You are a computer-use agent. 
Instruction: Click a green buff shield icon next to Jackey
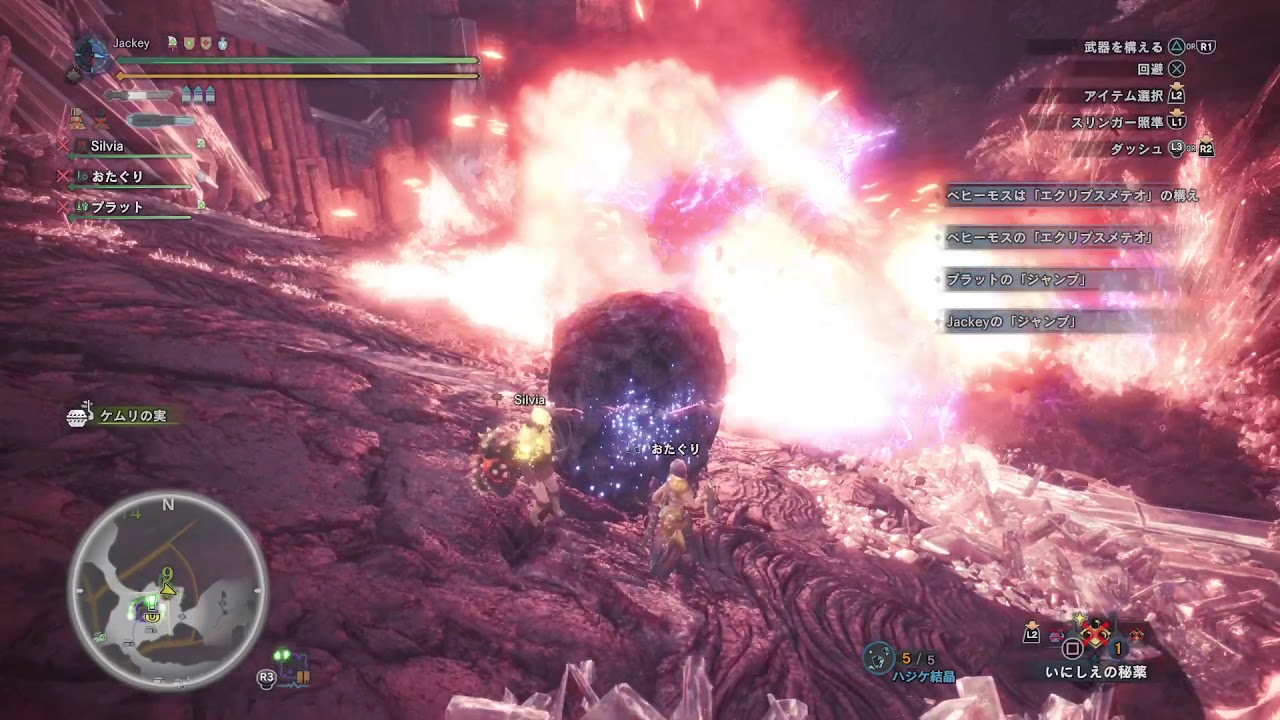(189, 43)
